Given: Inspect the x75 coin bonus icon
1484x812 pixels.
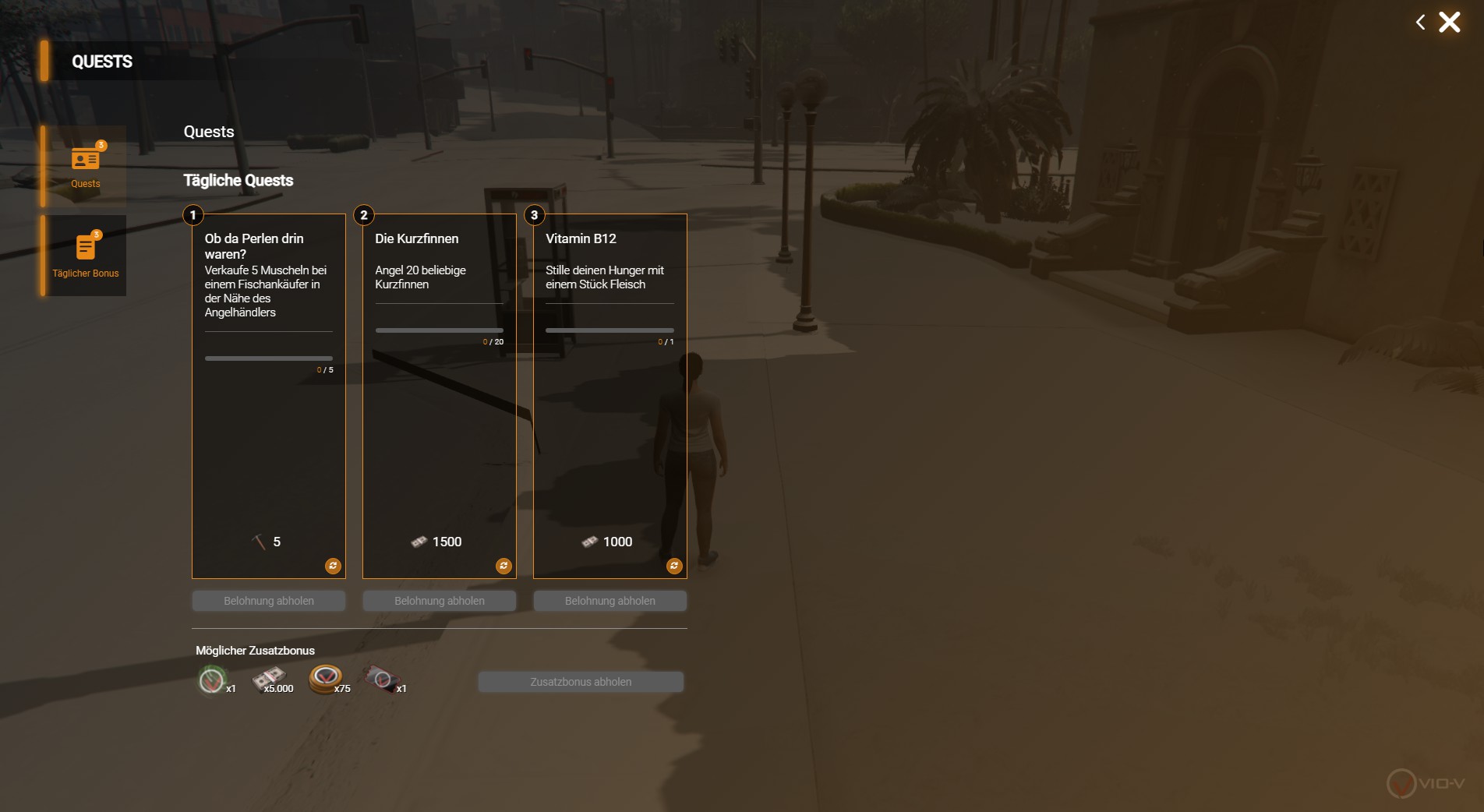Looking at the screenshot, I should click(326, 680).
